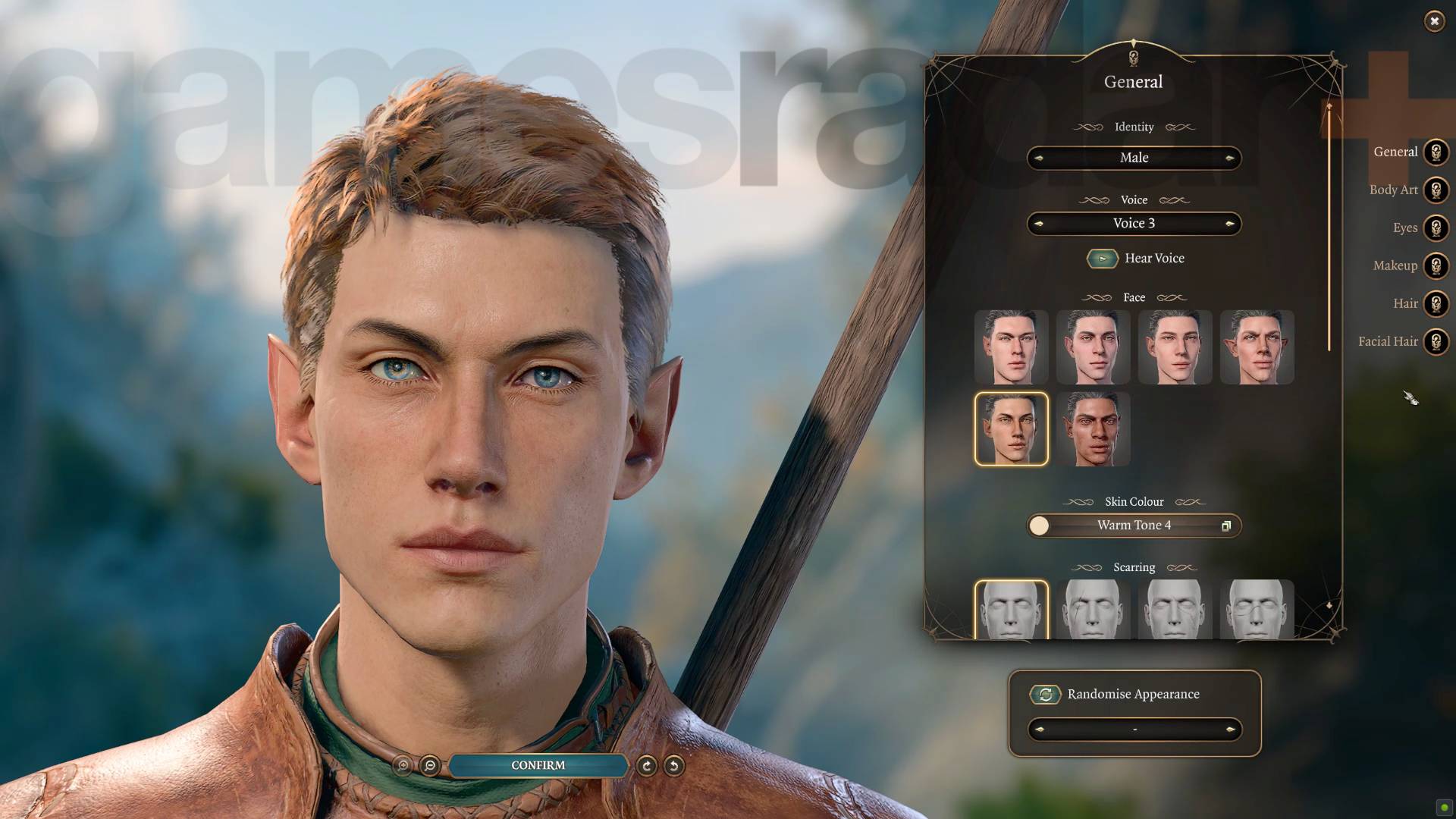Click the undo arrow beside Confirm
The height and width of the screenshot is (819, 1456).
tap(674, 766)
